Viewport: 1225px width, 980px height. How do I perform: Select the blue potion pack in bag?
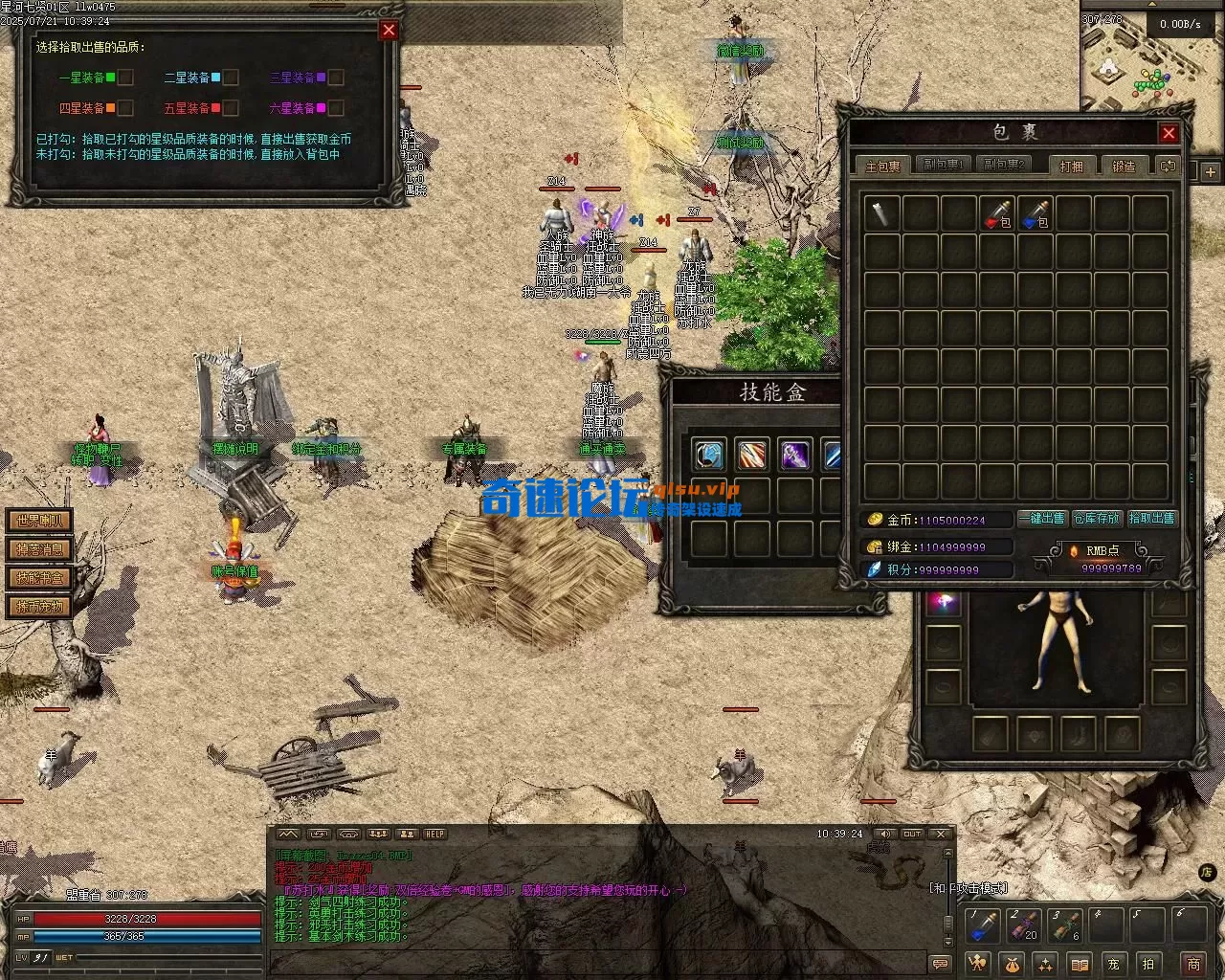1036,213
